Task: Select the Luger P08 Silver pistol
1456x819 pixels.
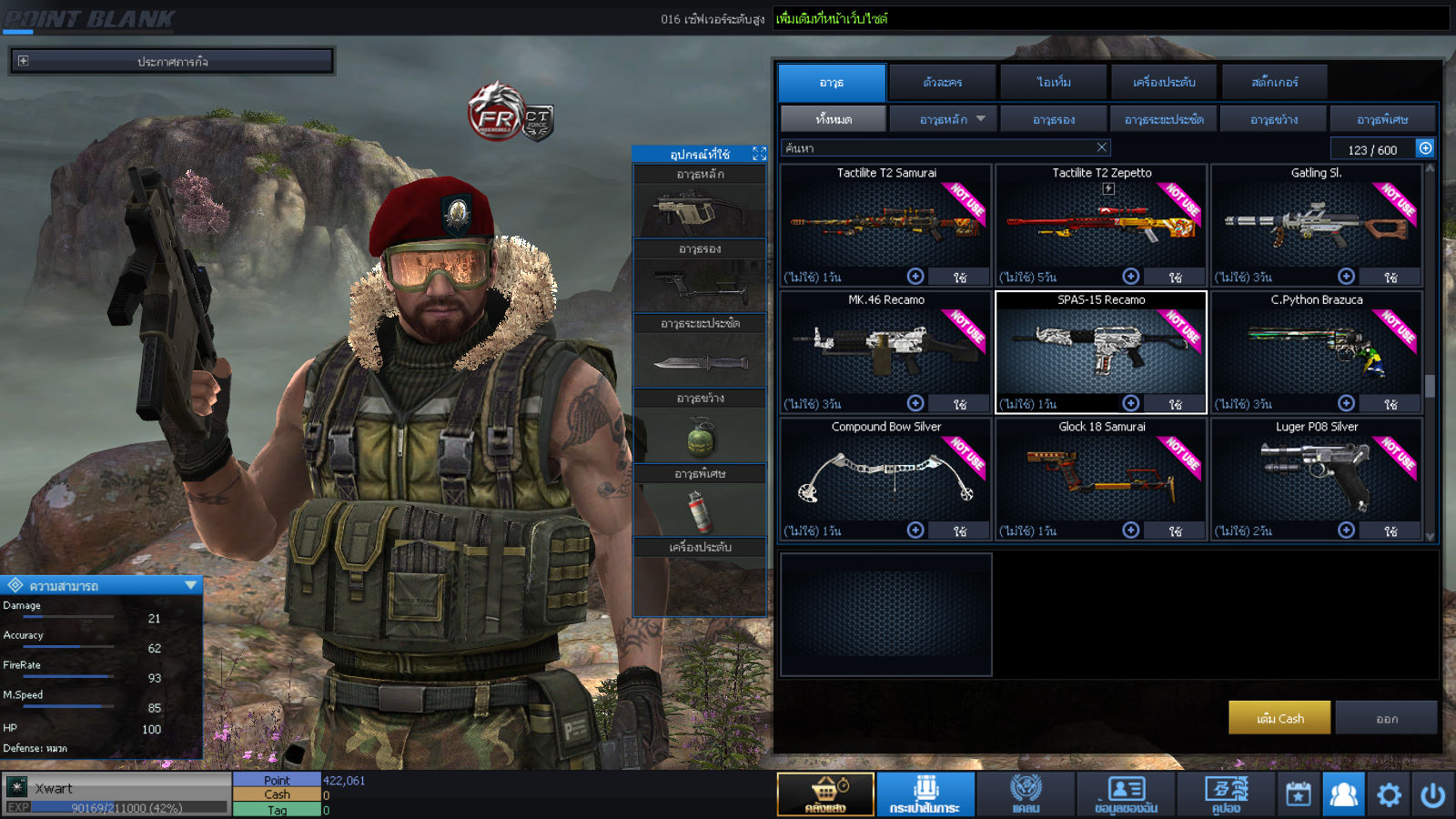Action: click(1316, 477)
